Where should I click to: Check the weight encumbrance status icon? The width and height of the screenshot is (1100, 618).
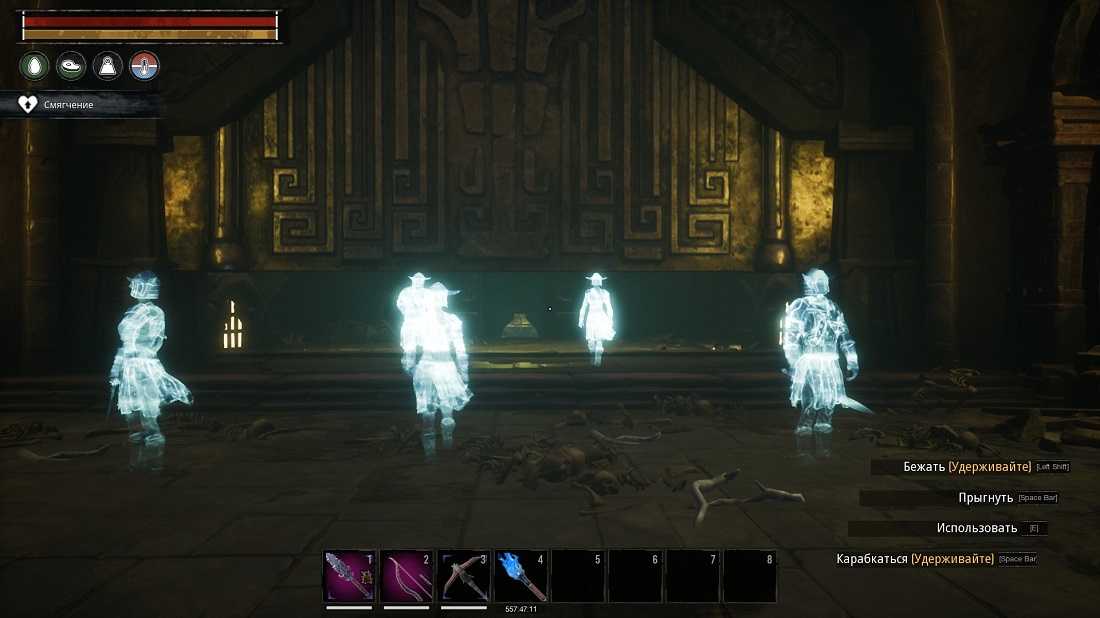(x=108, y=67)
